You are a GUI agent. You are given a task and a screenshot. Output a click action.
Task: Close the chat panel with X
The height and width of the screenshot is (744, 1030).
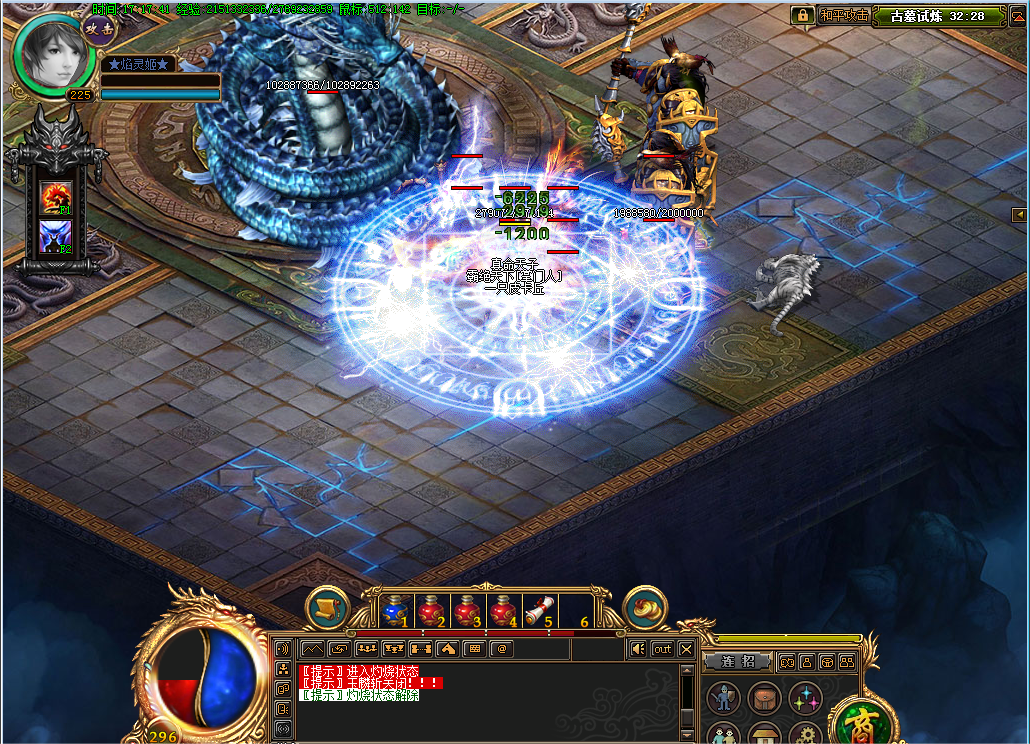(x=686, y=649)
